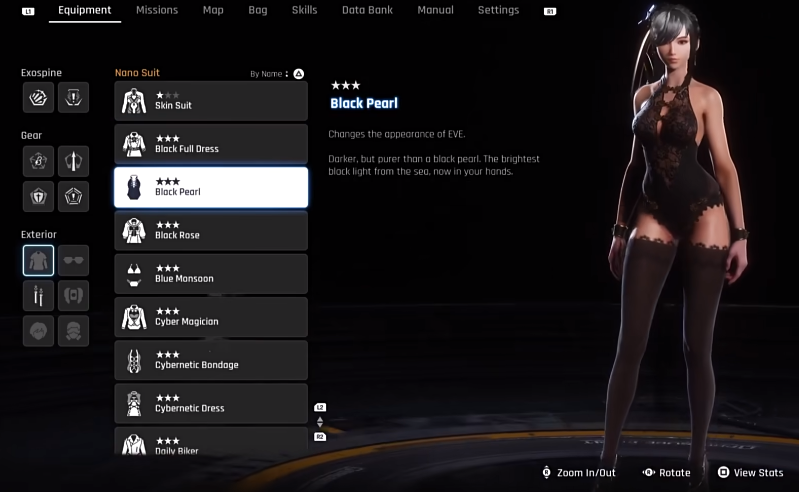Pick the Cybernetic Dress outfit

[211, 403]
